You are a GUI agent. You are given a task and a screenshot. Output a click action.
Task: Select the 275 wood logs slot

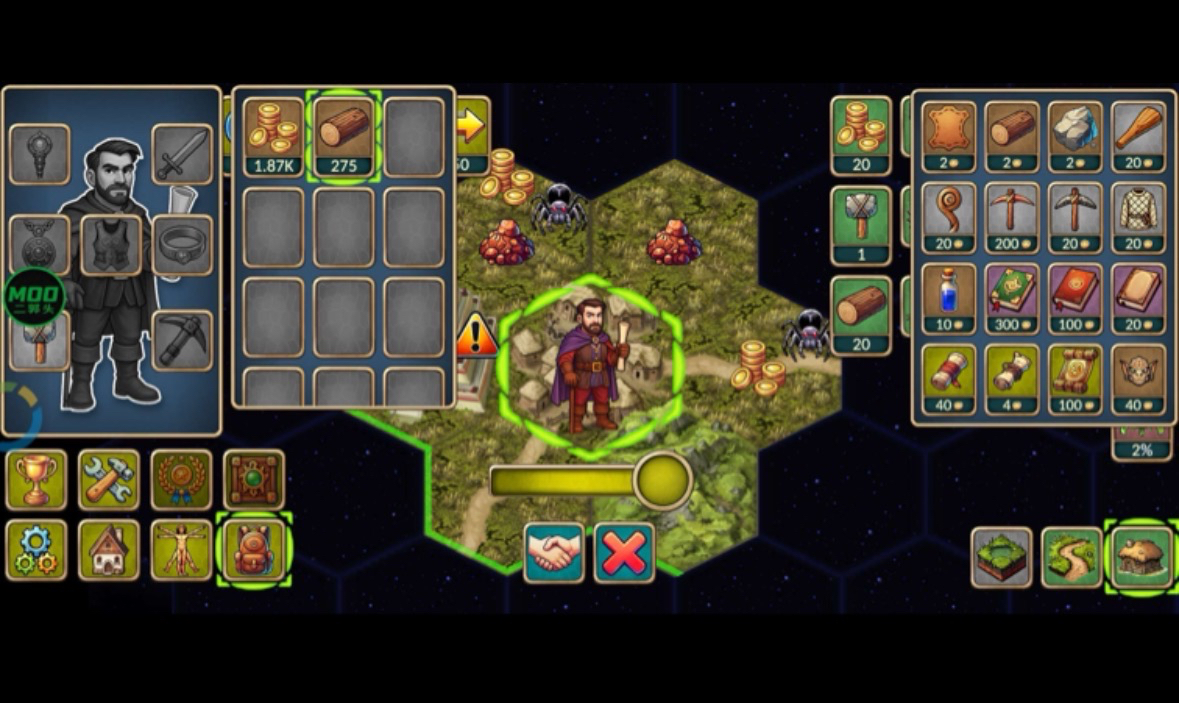click(344, 137)
